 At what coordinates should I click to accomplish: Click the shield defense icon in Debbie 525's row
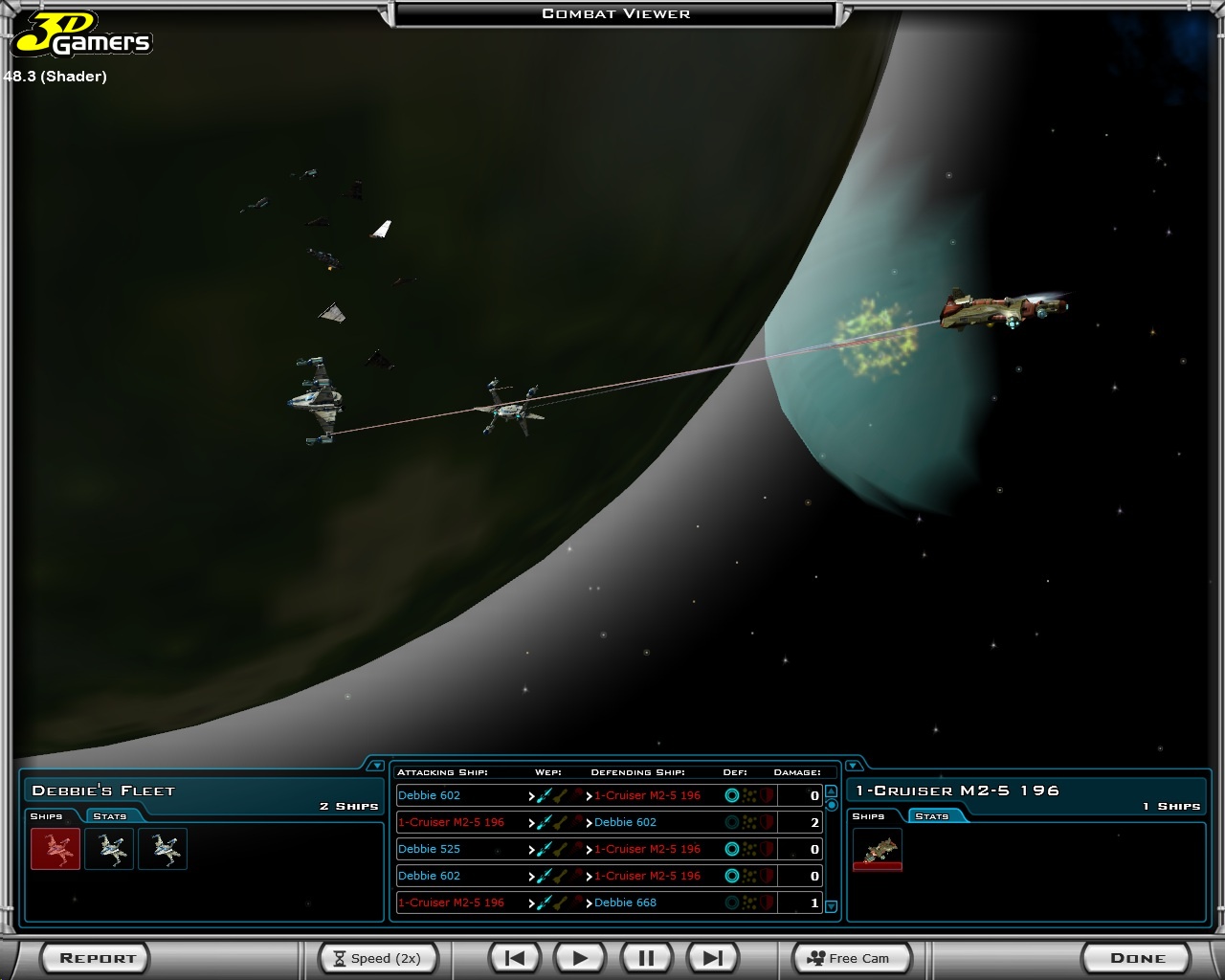(766, 849)
